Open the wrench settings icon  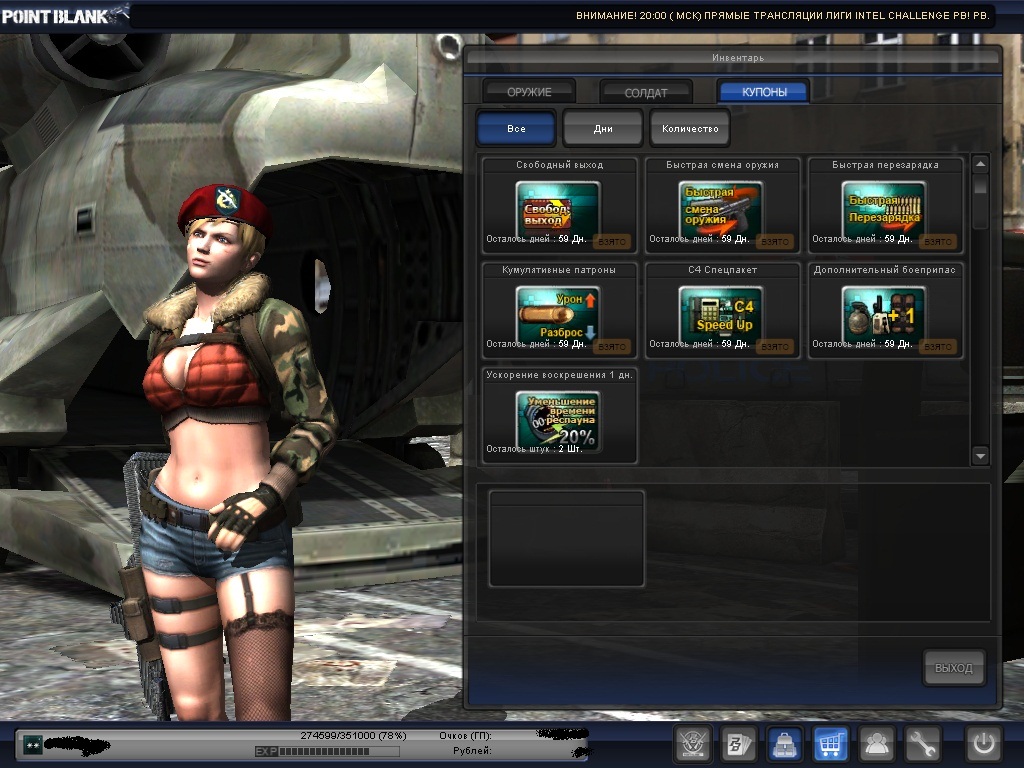pos(923,745)
